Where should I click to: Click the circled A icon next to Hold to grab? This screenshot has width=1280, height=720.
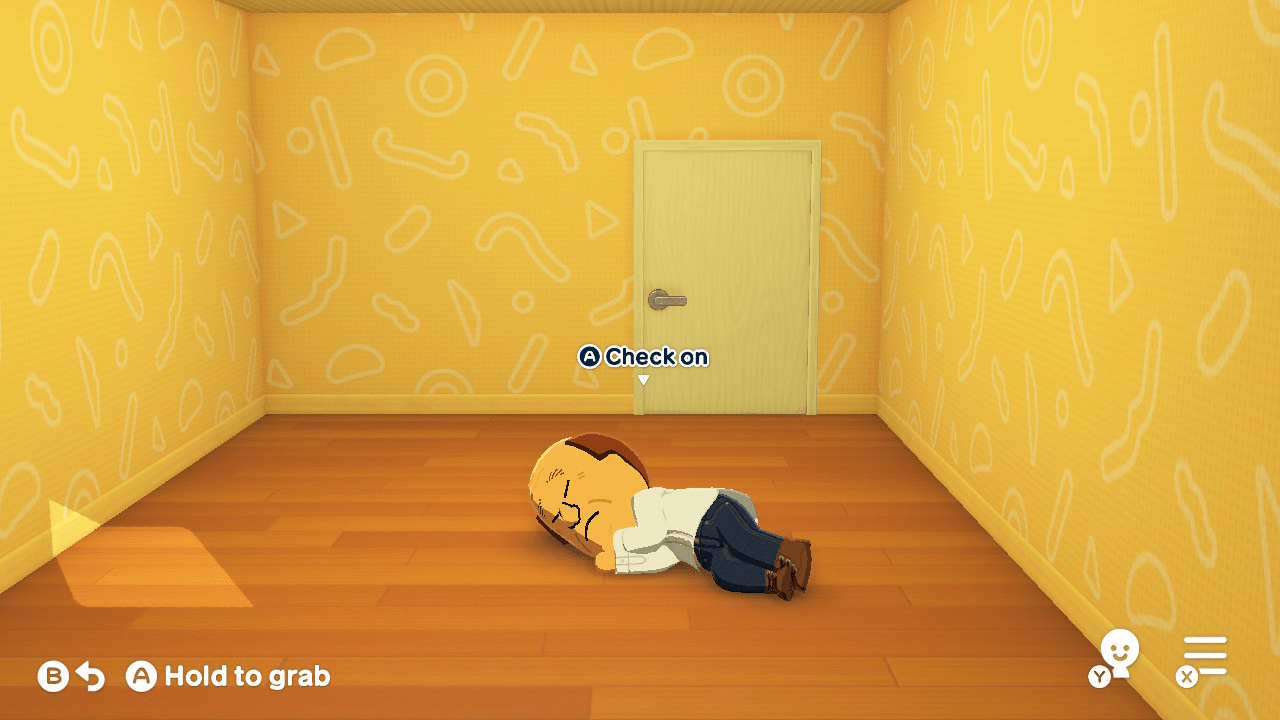click(x=141, y=675)
